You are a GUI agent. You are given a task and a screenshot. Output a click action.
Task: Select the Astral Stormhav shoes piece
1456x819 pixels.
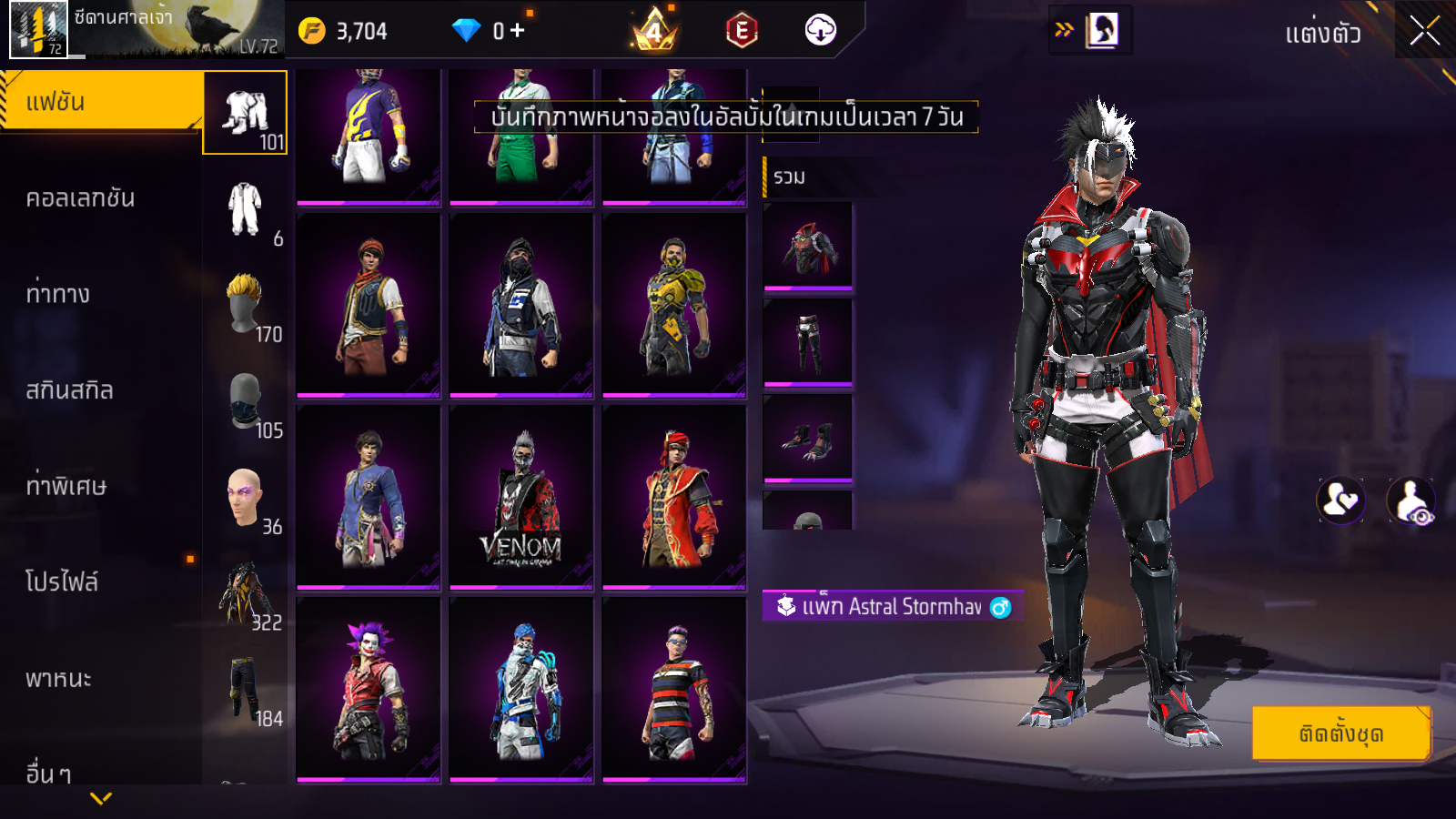click(808, 438)
